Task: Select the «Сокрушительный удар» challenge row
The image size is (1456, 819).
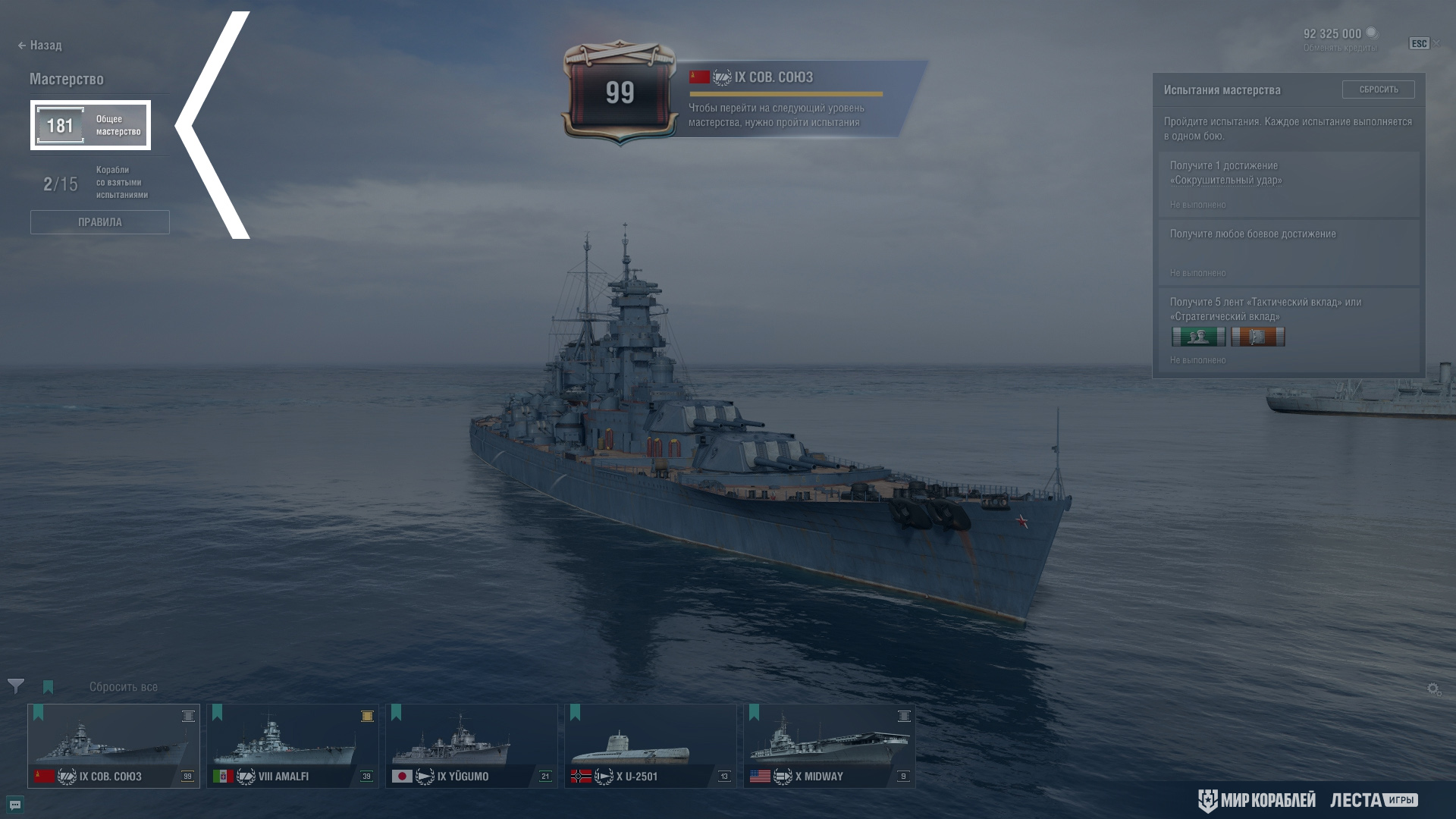Action: (1288, 184)
